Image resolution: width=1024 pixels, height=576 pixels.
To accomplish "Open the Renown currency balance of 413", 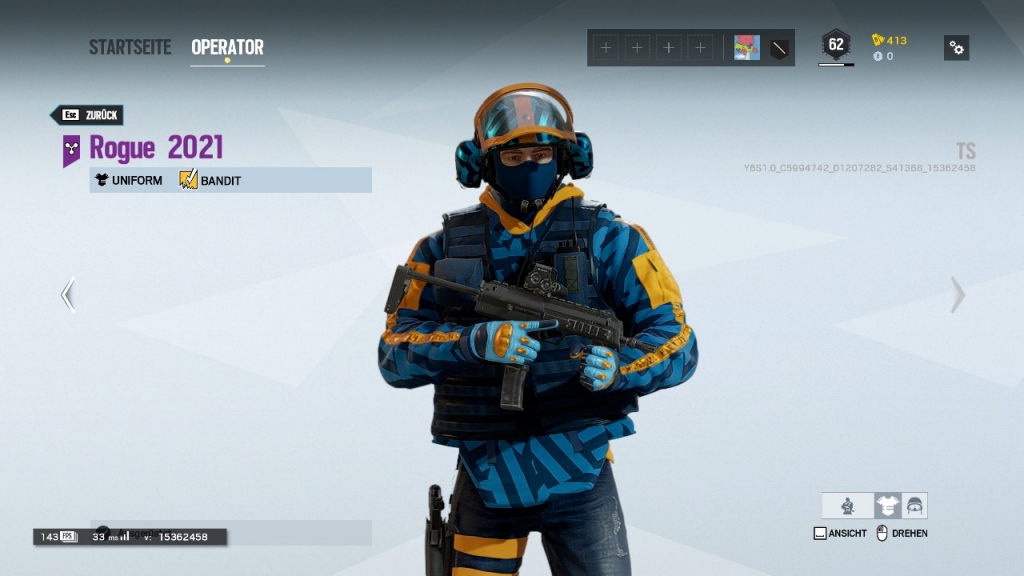I will tap(890, 40).
